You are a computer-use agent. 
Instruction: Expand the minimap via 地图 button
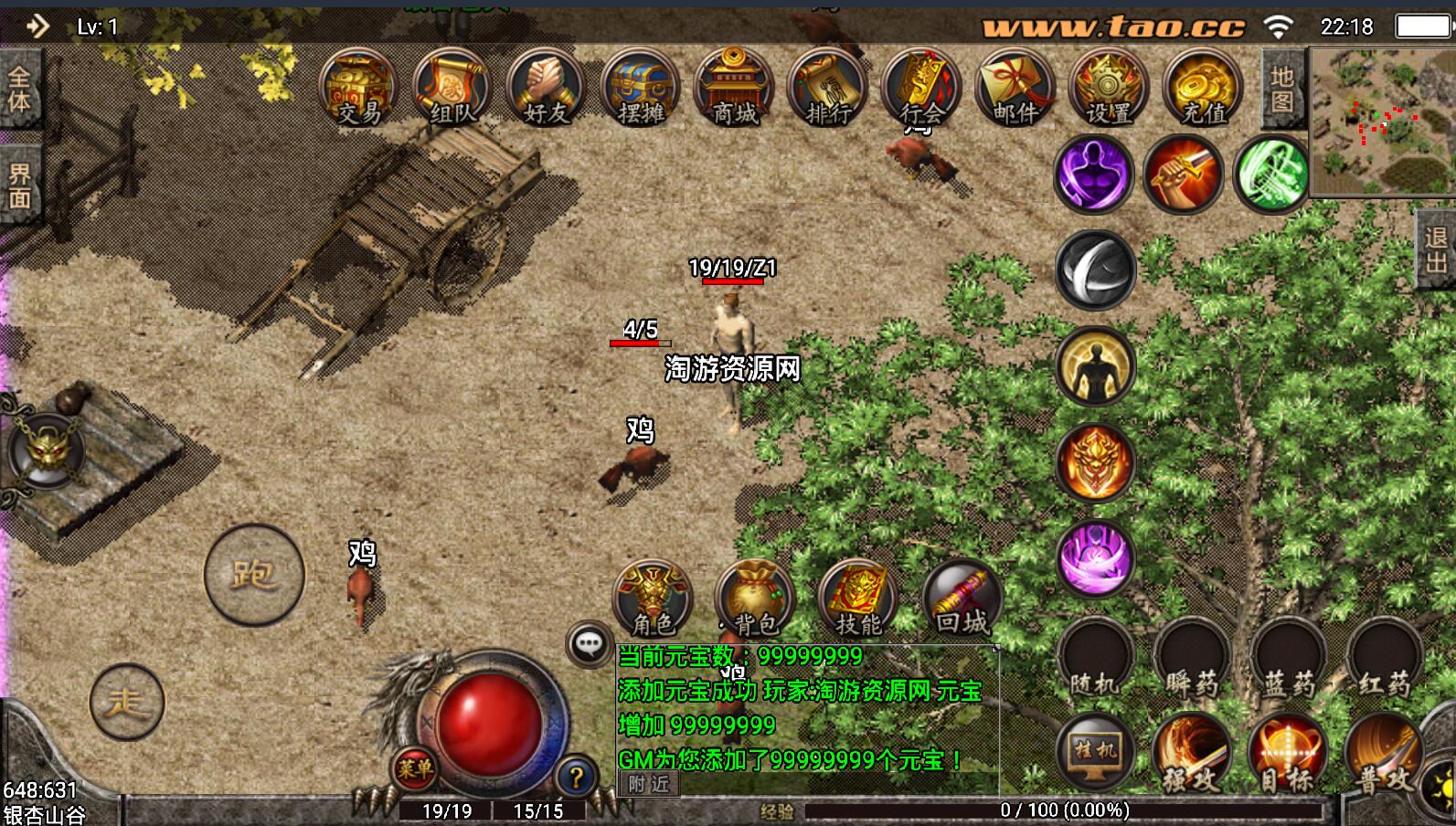1283,89
